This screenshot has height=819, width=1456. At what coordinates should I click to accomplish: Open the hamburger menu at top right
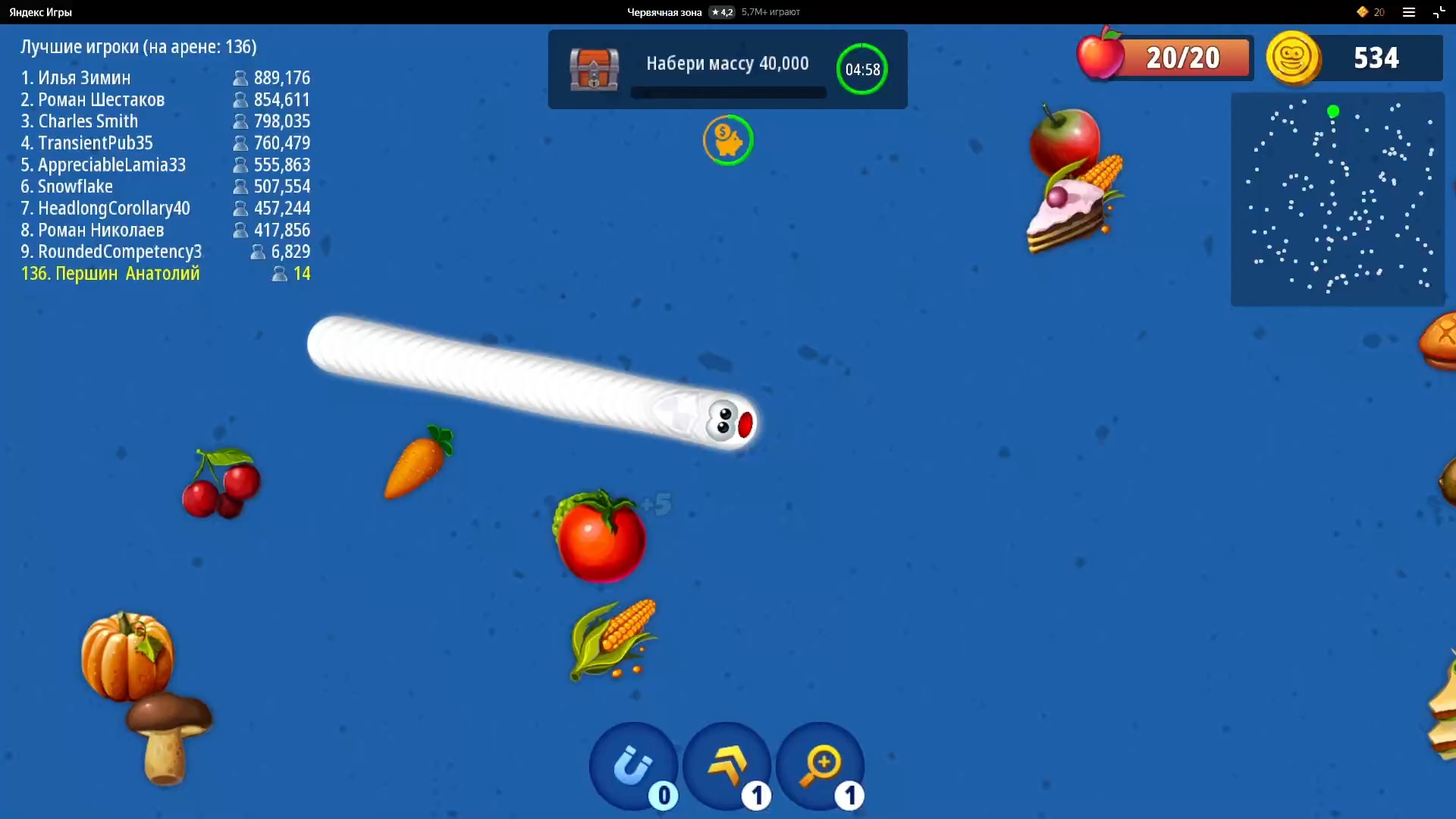(x=1409, y=12)
